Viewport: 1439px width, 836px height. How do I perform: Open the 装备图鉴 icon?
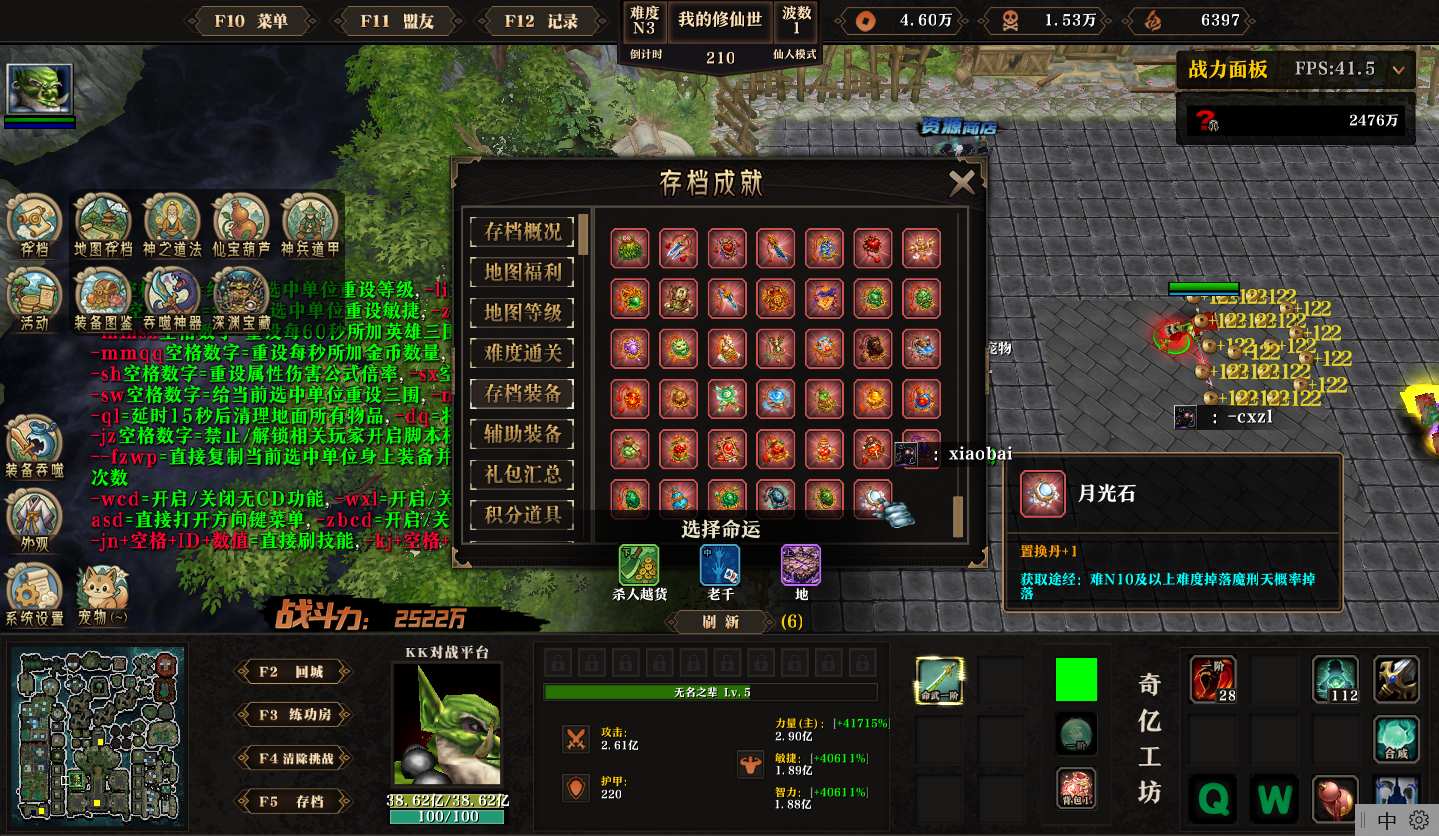(x=103, y=294)
